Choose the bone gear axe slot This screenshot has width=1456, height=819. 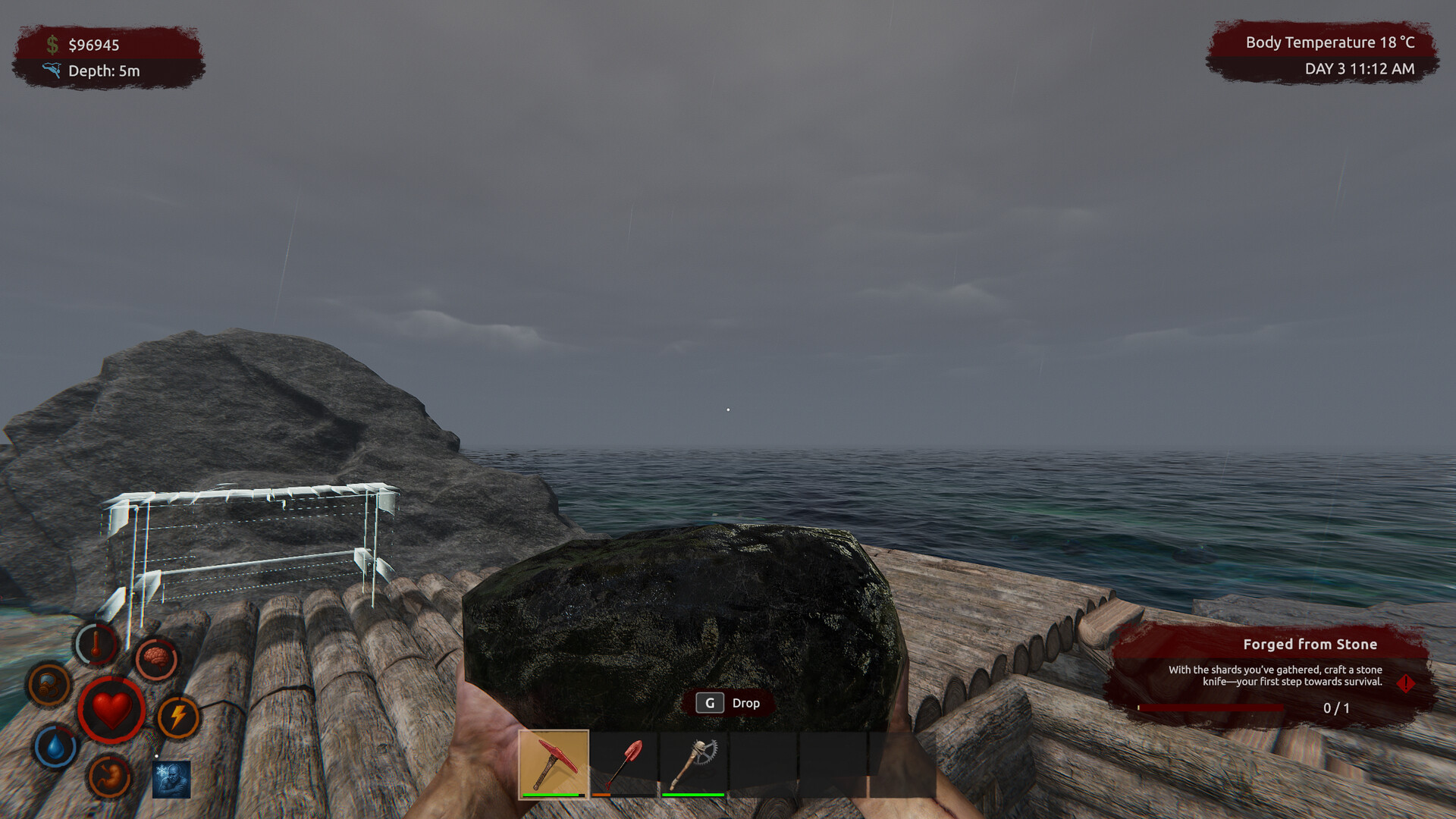[693, 764]
